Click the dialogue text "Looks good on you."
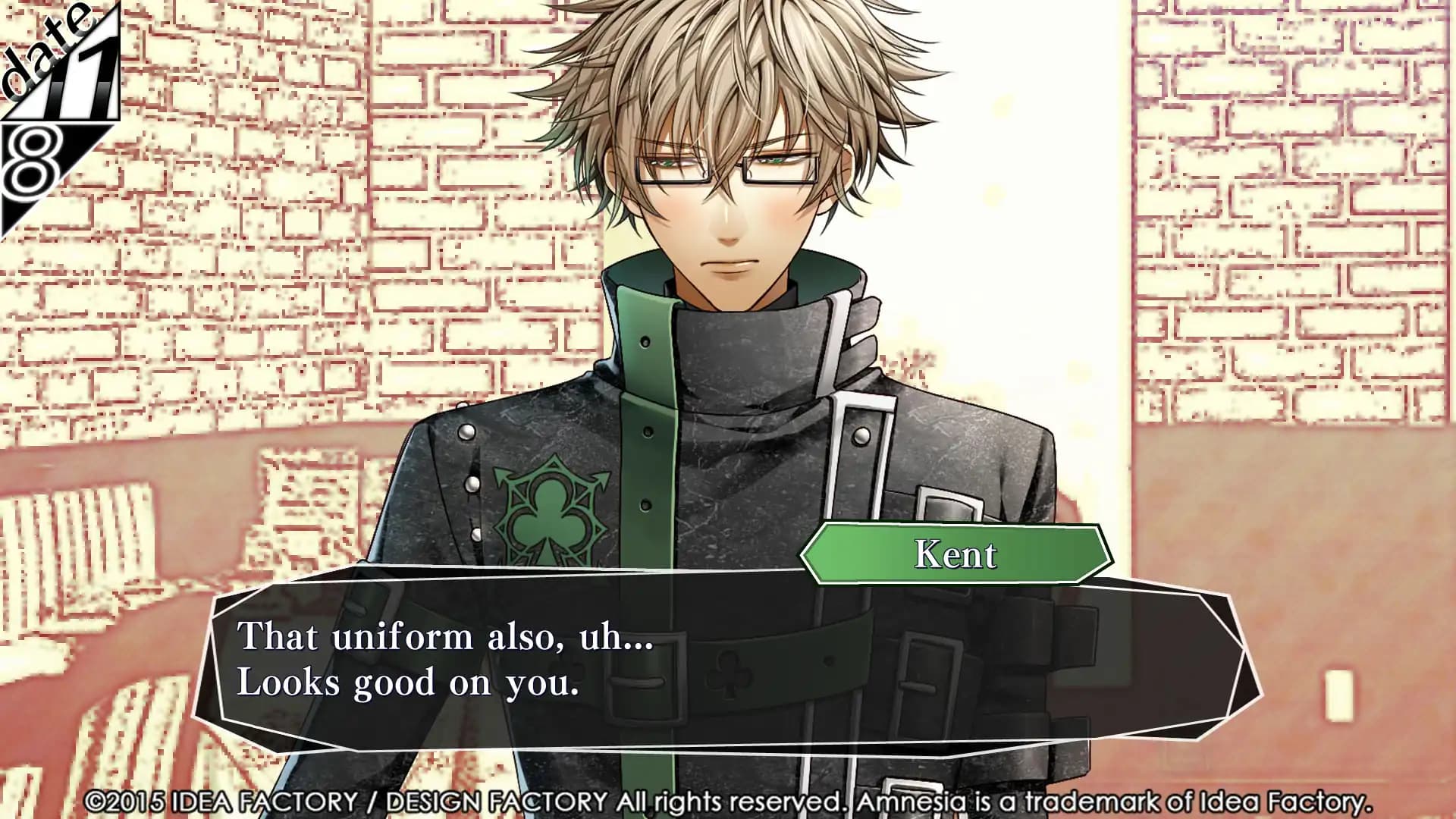Screen dimensions: 1456x819 pos(409,683)
